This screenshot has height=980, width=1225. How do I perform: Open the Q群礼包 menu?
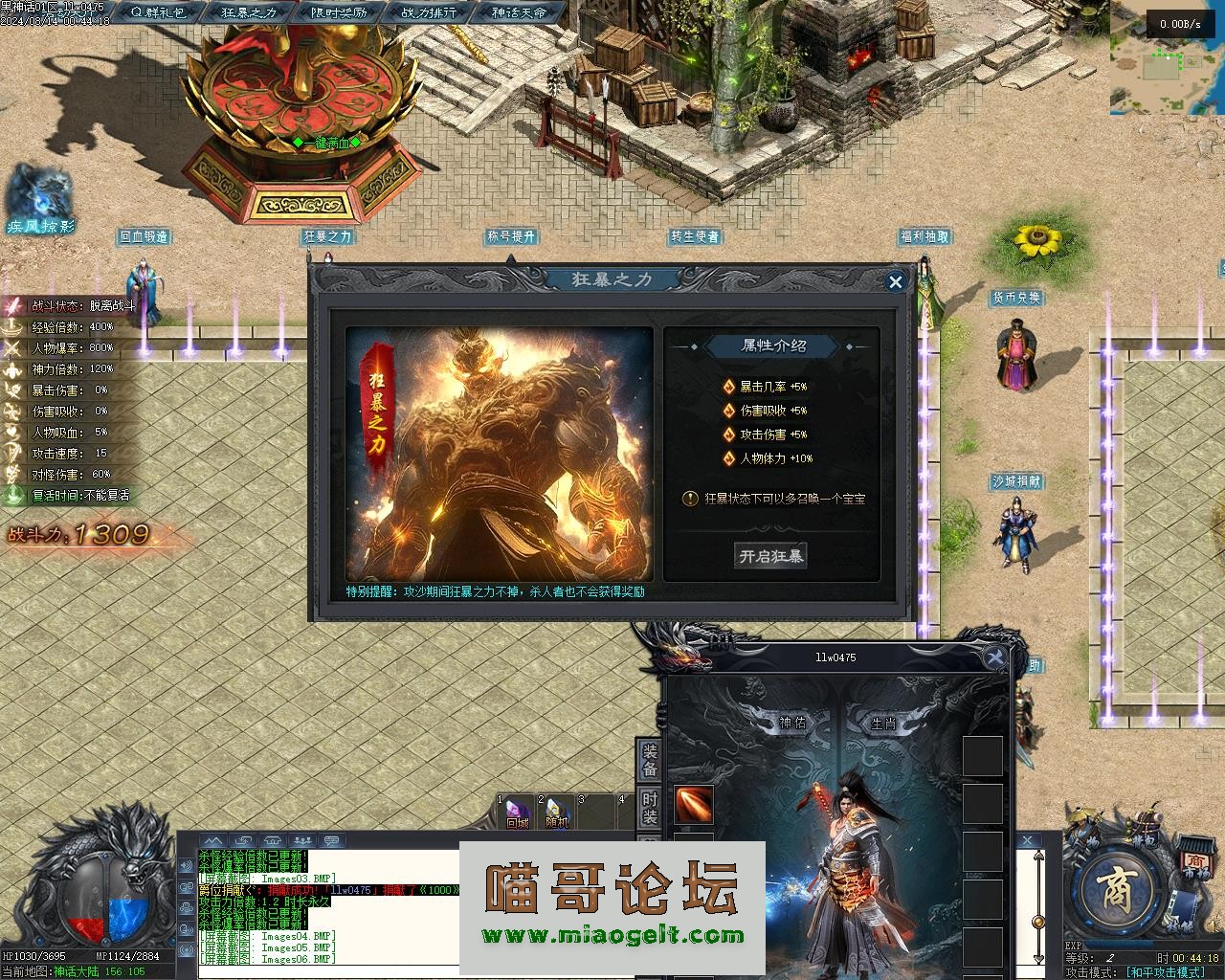159,12
